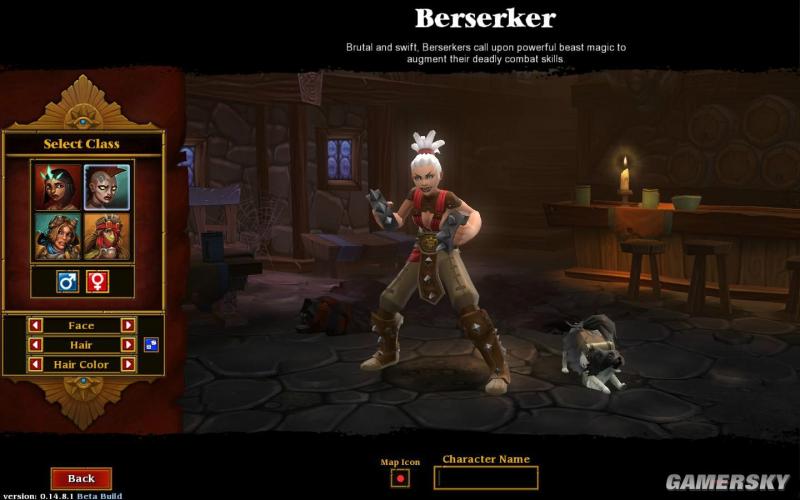Click the previous Face arrow
The image size is (800, 500).
(x=35, y=325)
